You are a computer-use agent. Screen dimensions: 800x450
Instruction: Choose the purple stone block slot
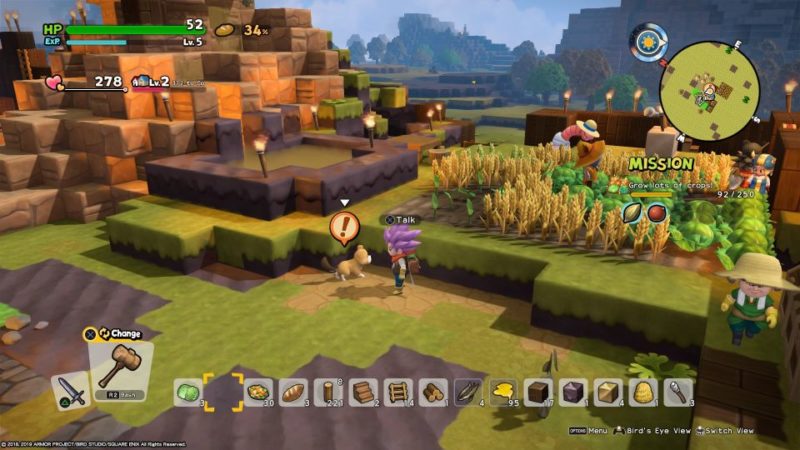(573, 392)
